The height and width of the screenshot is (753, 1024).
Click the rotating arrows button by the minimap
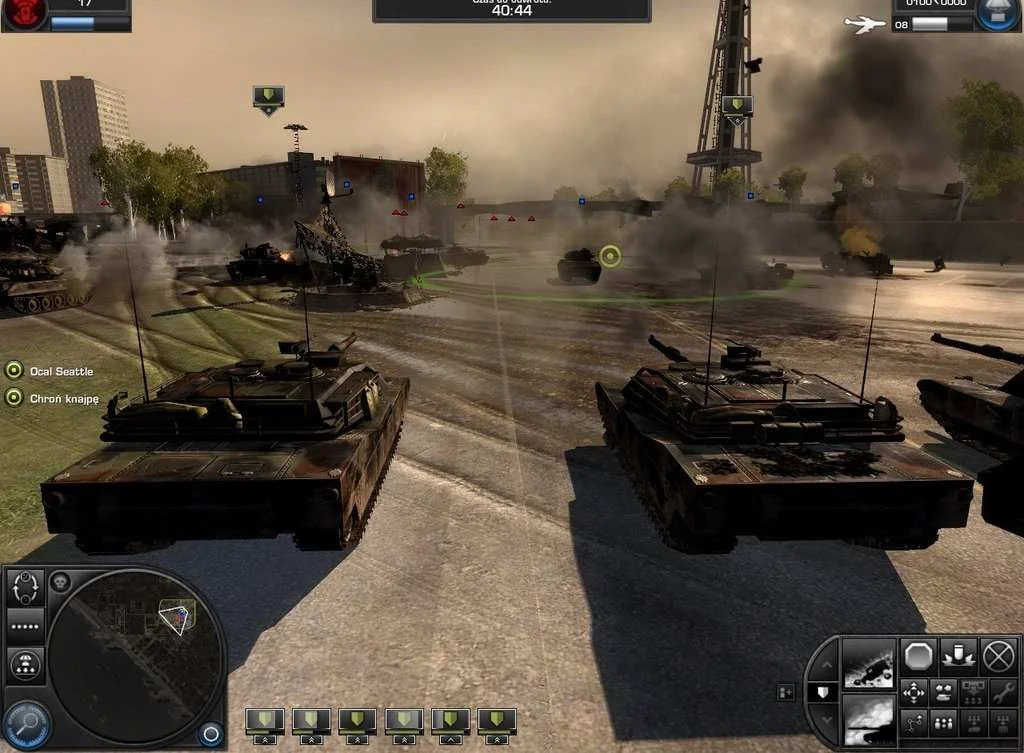(26, 587)
